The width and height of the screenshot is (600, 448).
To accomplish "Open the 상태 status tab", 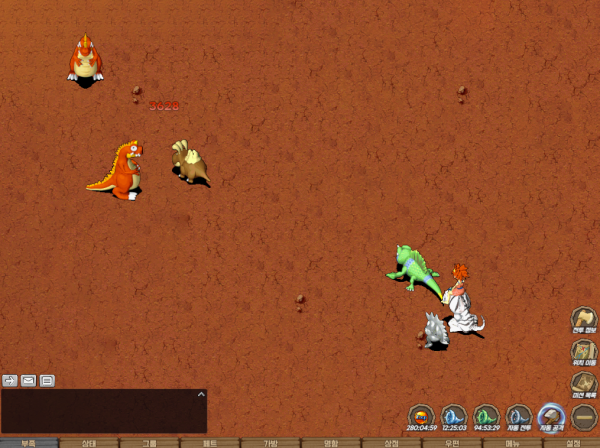I will [89, 442].
